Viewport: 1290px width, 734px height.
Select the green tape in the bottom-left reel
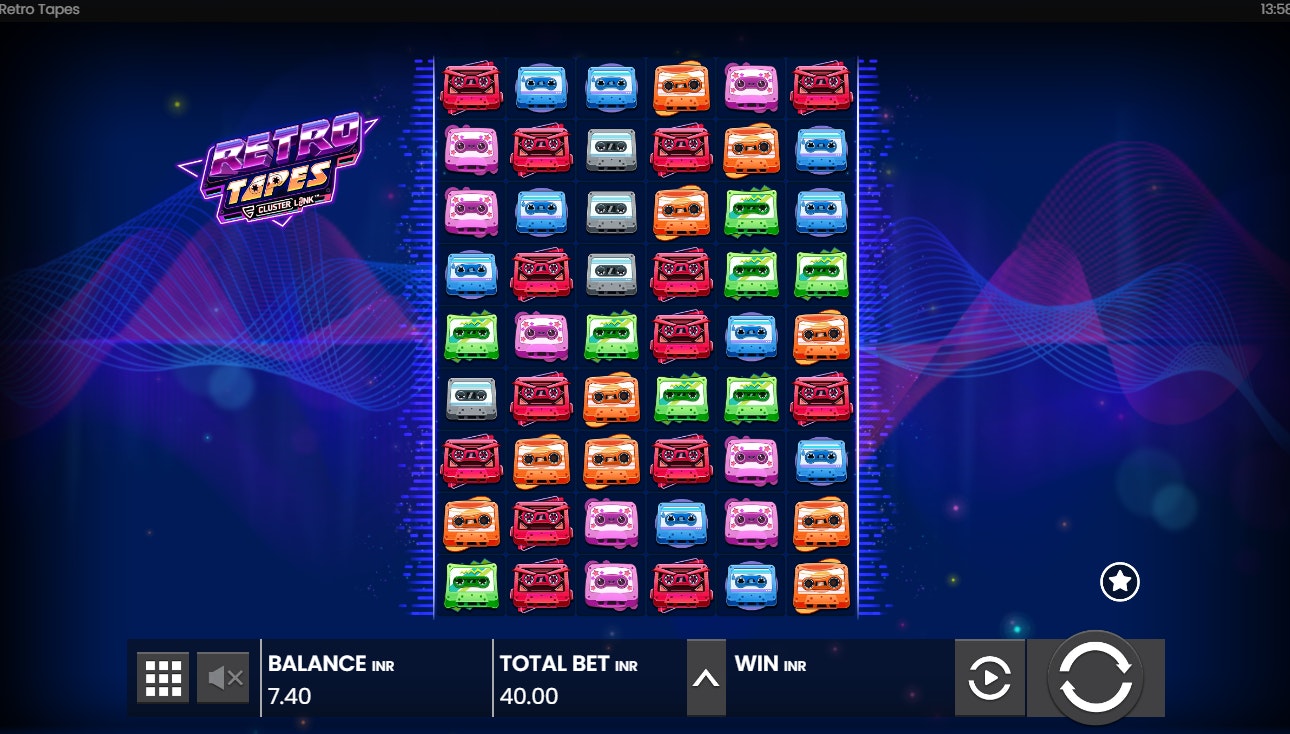(471, 583)
